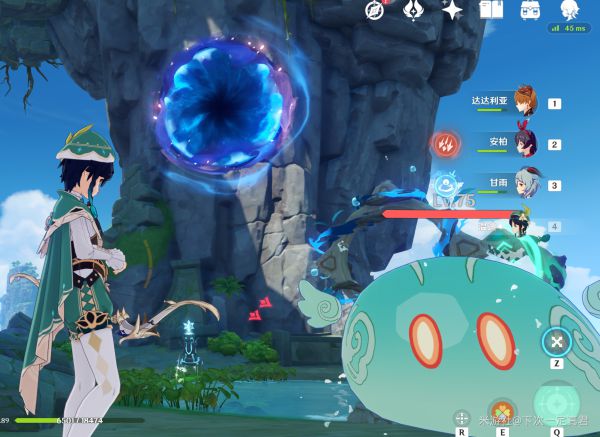
Task: Open the backpack inventory
Action: point(530,10)
